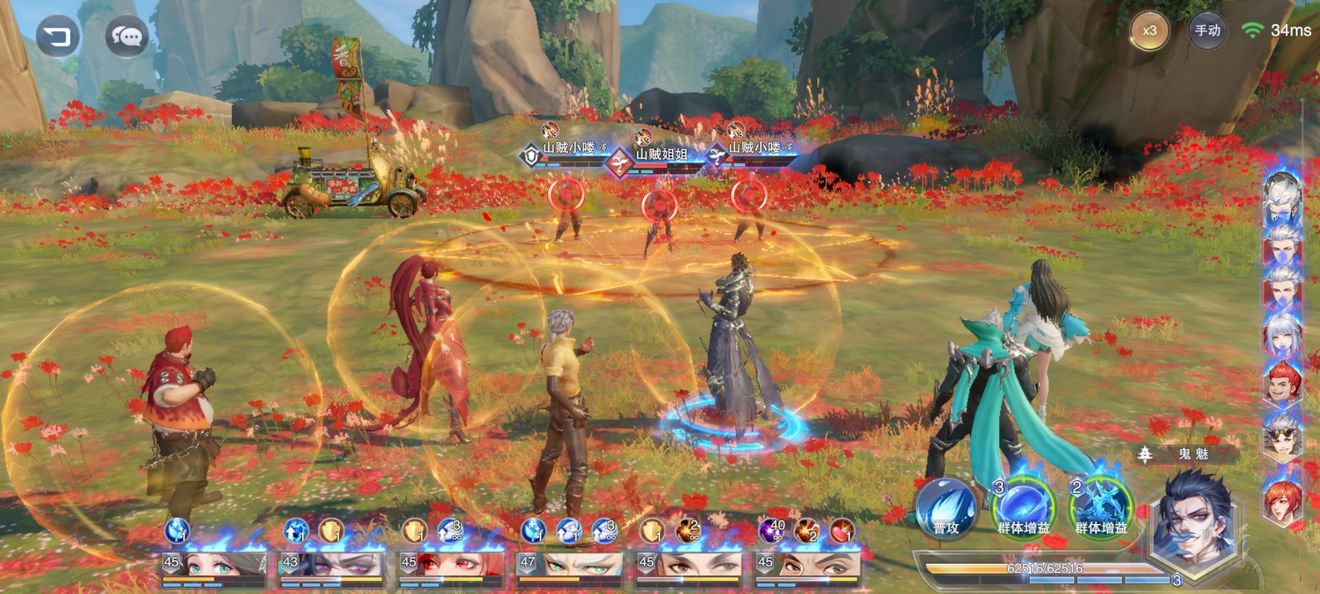Image resolution: width=1320 pixels, height=594 pixels.
Task: Go back using the return arrow button
Action: [x=58, y=37]
